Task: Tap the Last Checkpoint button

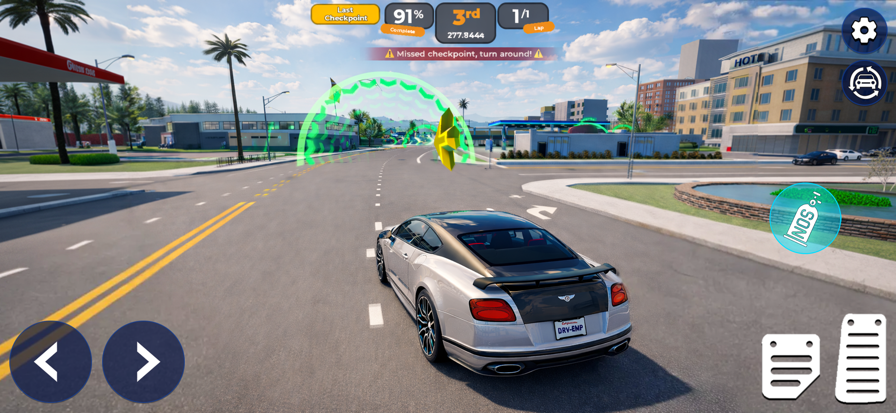Action: click(x=345, y=14)
